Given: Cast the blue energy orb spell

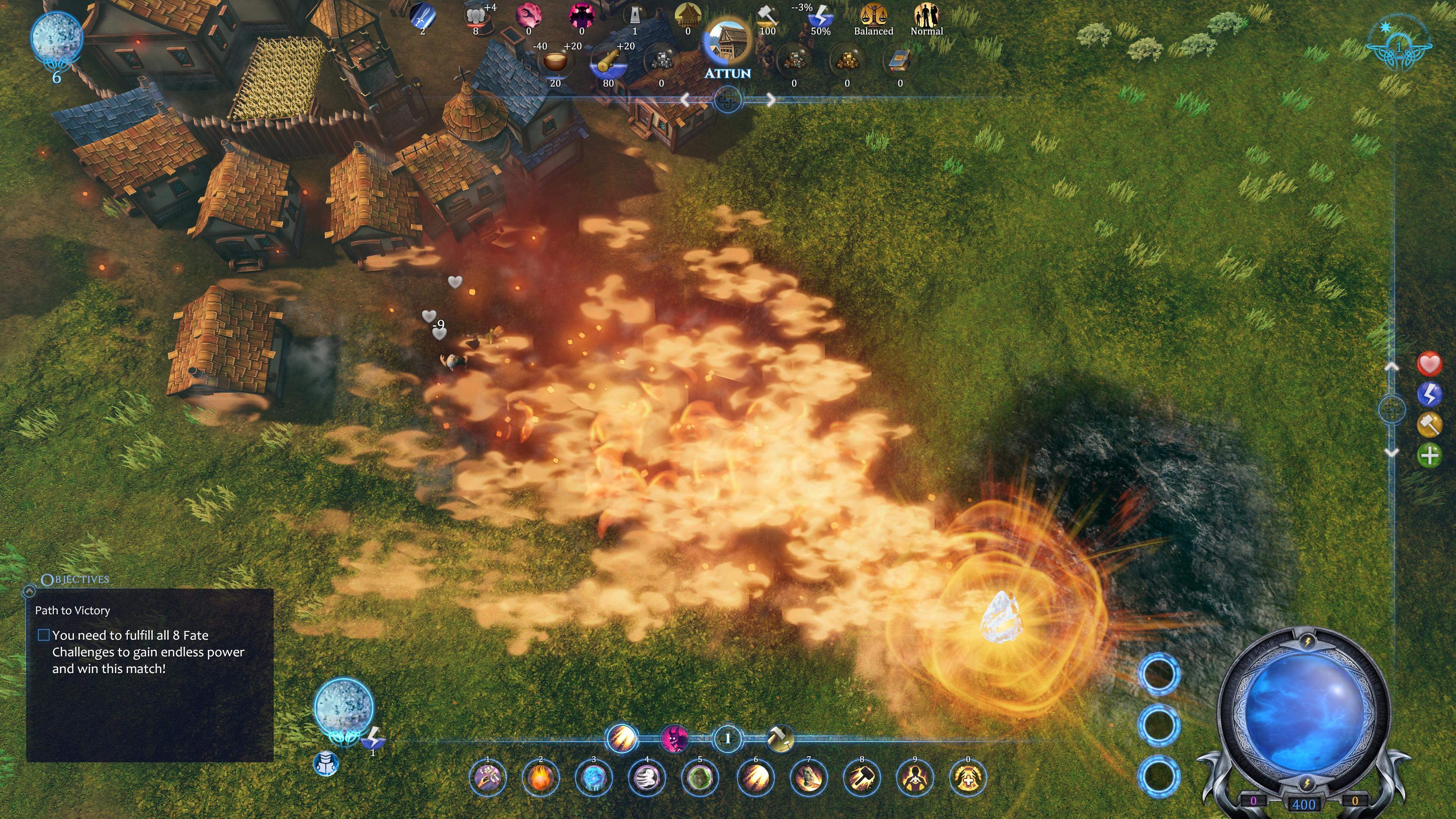Looking at the screenshot, I should (593, 778).
